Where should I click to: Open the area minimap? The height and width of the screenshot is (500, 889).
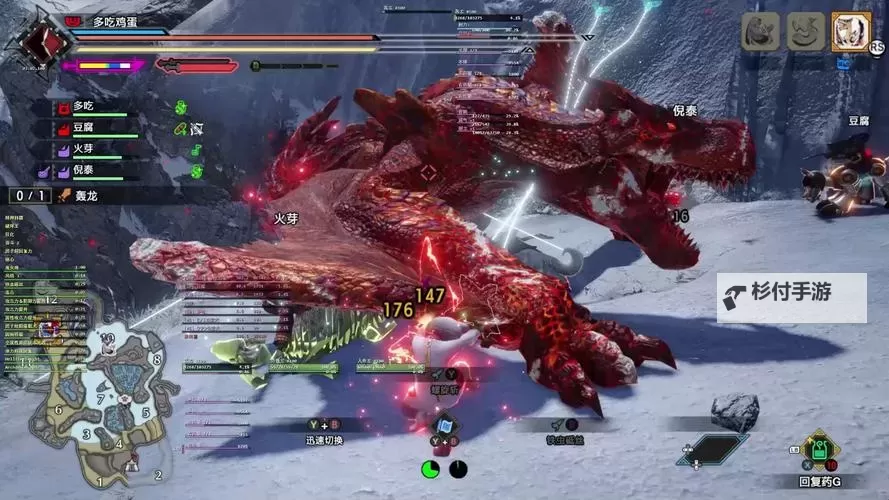(100, 400)
